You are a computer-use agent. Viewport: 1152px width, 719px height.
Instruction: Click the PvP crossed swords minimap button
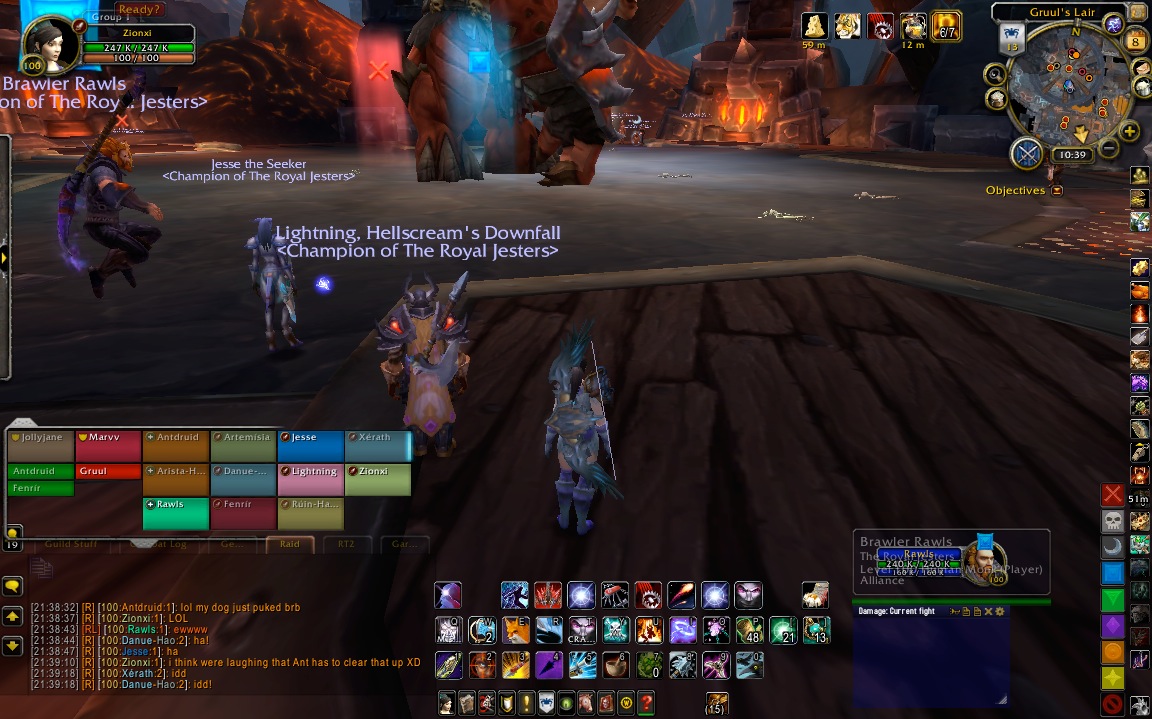point(1027,153)
